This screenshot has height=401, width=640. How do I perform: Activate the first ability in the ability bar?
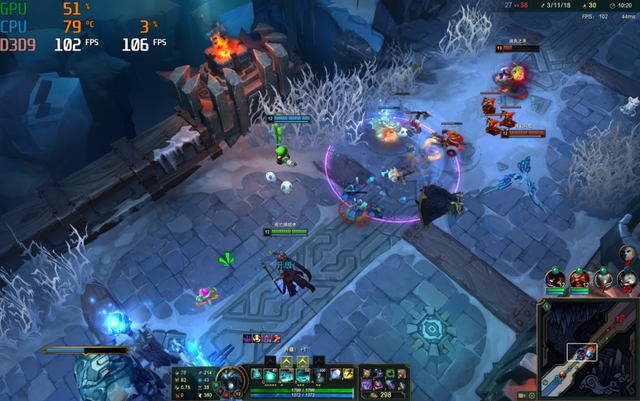[x=271, y=374]
